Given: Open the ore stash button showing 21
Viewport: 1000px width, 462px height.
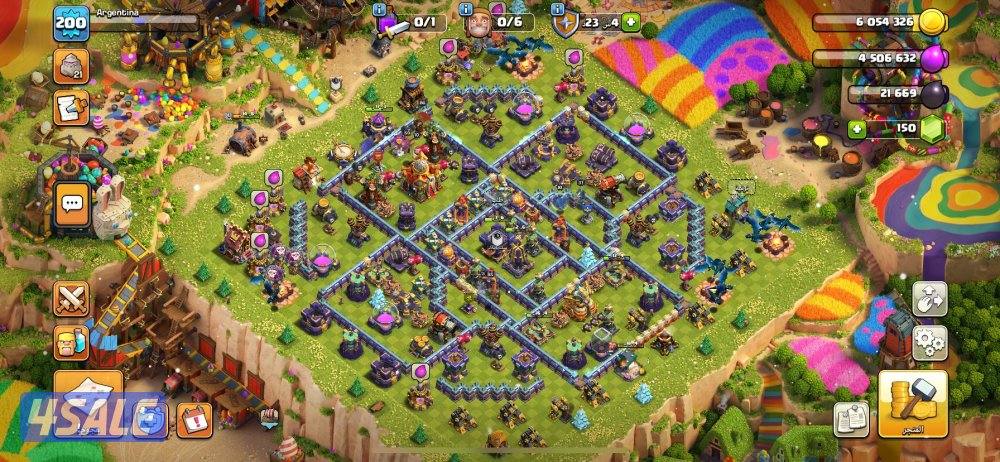Looking at the screenshot, I should (x=70, y=67).
